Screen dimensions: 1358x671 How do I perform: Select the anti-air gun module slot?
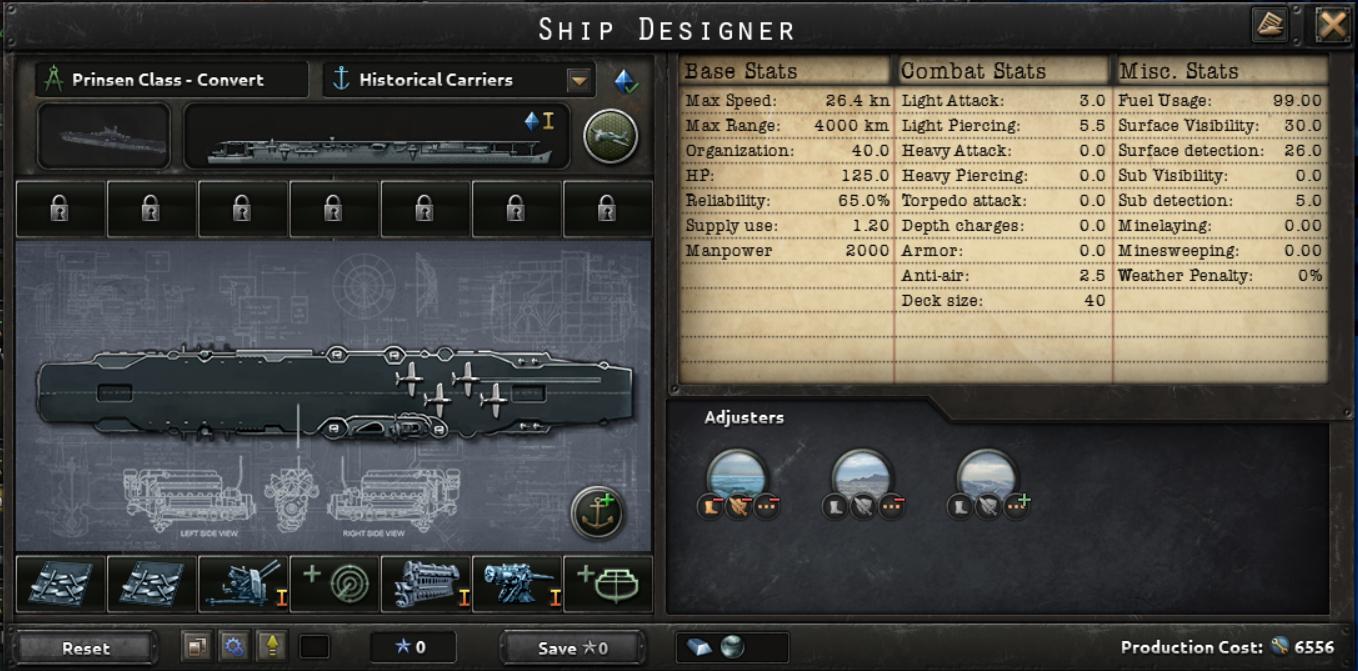[243, 584]
